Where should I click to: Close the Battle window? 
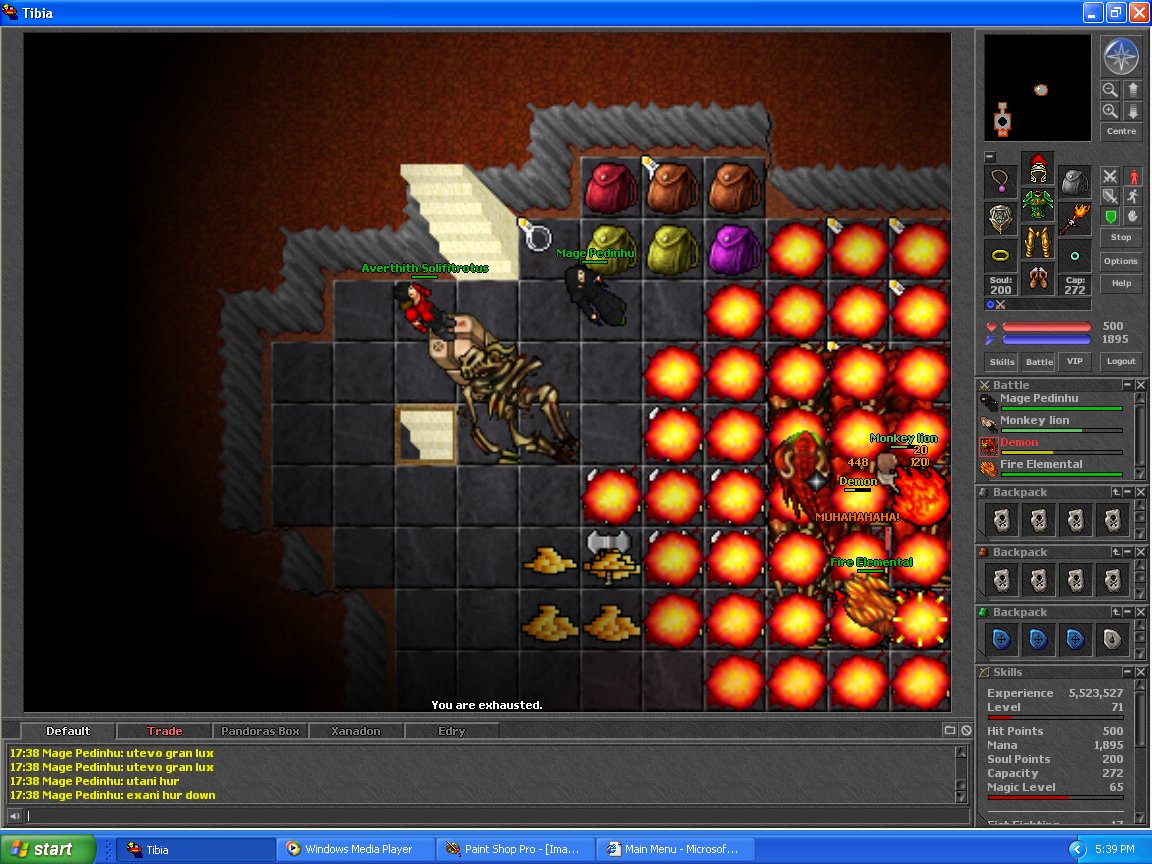[x=1140, y=385]
